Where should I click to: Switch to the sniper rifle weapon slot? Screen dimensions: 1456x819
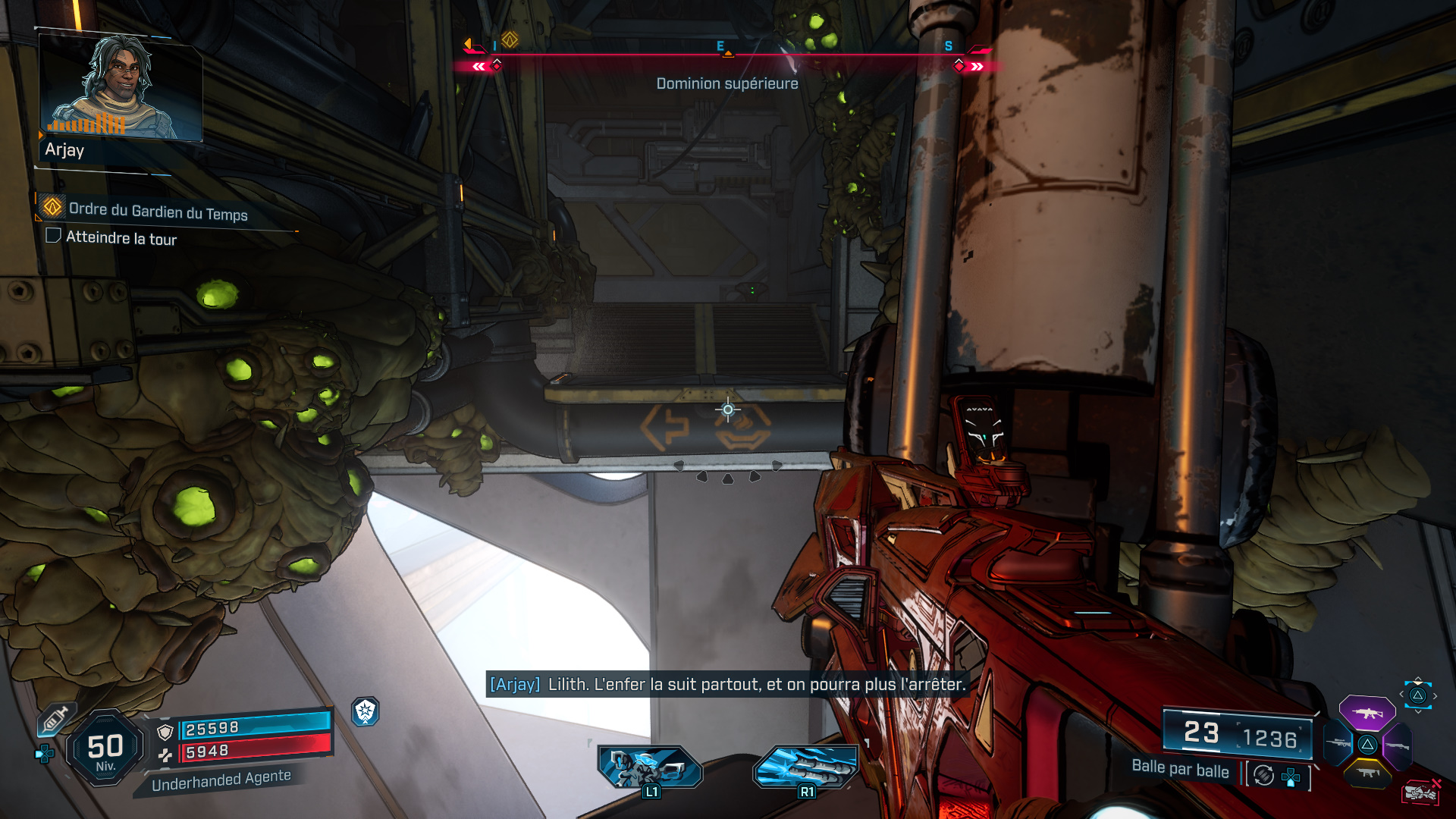point(1338,743)
